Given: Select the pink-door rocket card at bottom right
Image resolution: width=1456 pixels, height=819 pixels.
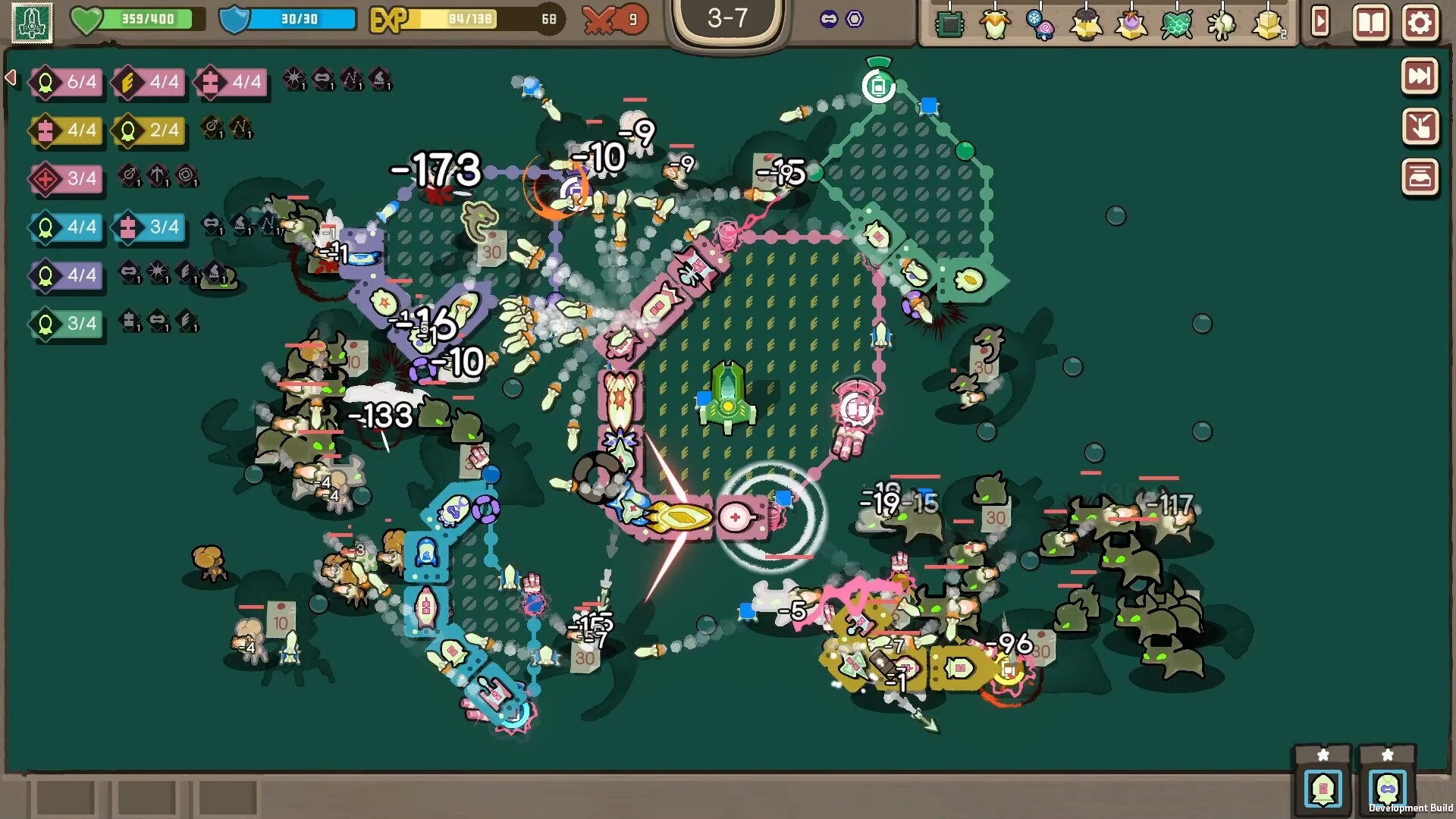Looking at the screenshot, I should [1323, 790].
